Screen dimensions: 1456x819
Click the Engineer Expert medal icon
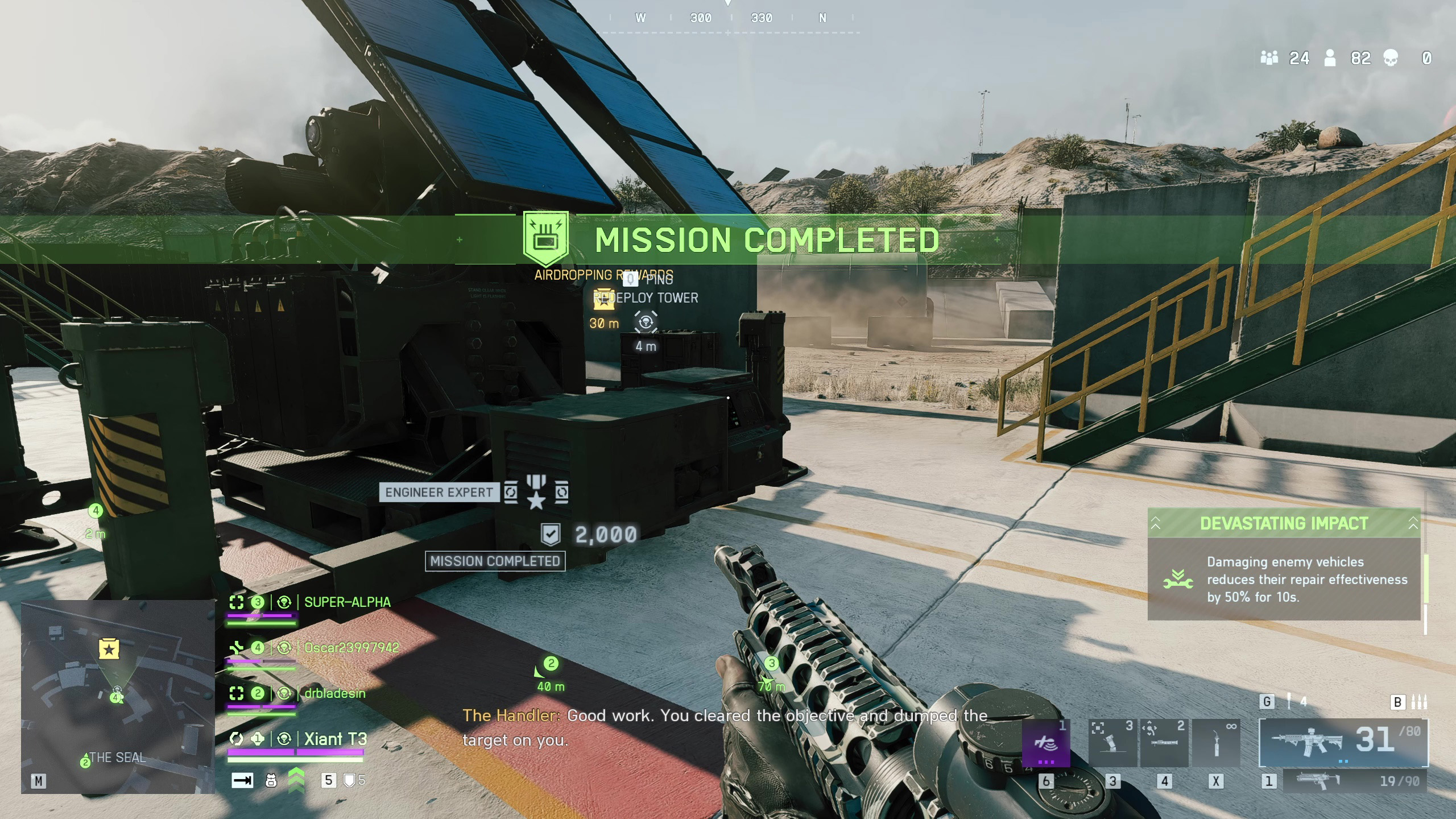click(536, 492)
